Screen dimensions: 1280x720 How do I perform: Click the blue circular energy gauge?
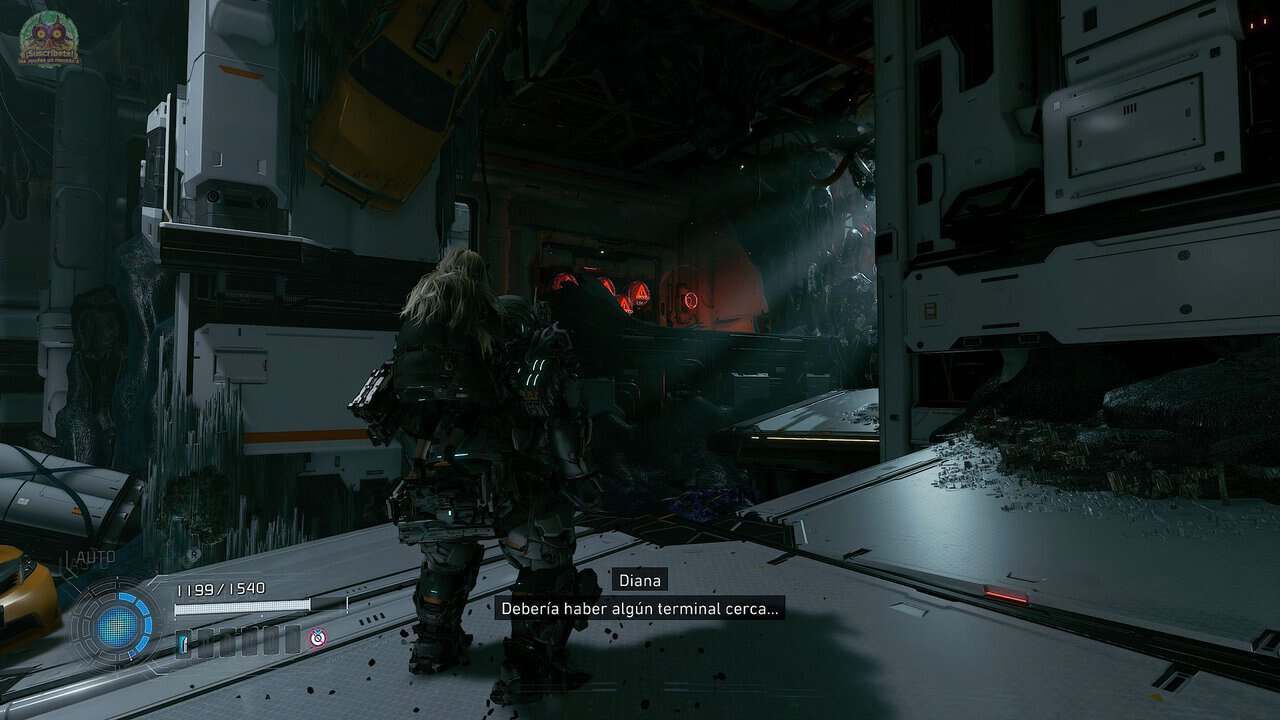(116, 625)
